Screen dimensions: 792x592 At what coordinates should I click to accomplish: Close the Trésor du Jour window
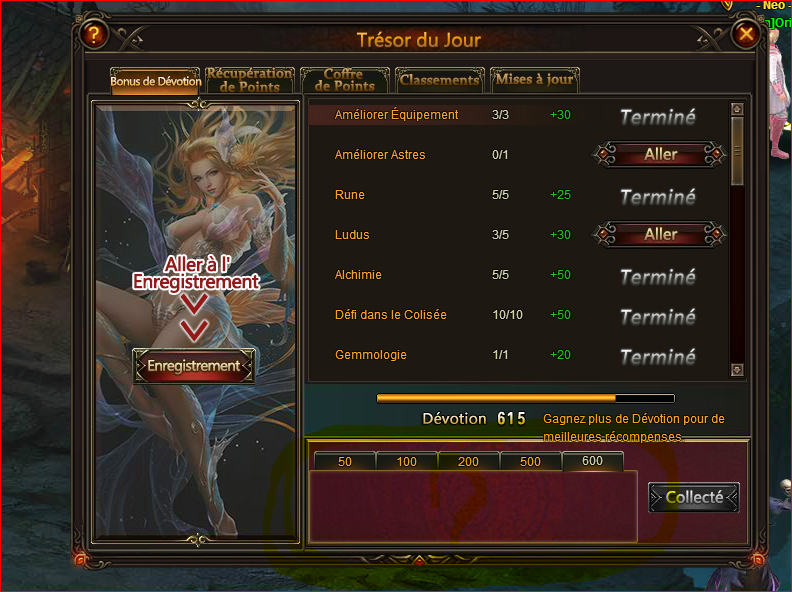[x=746, y=35]
